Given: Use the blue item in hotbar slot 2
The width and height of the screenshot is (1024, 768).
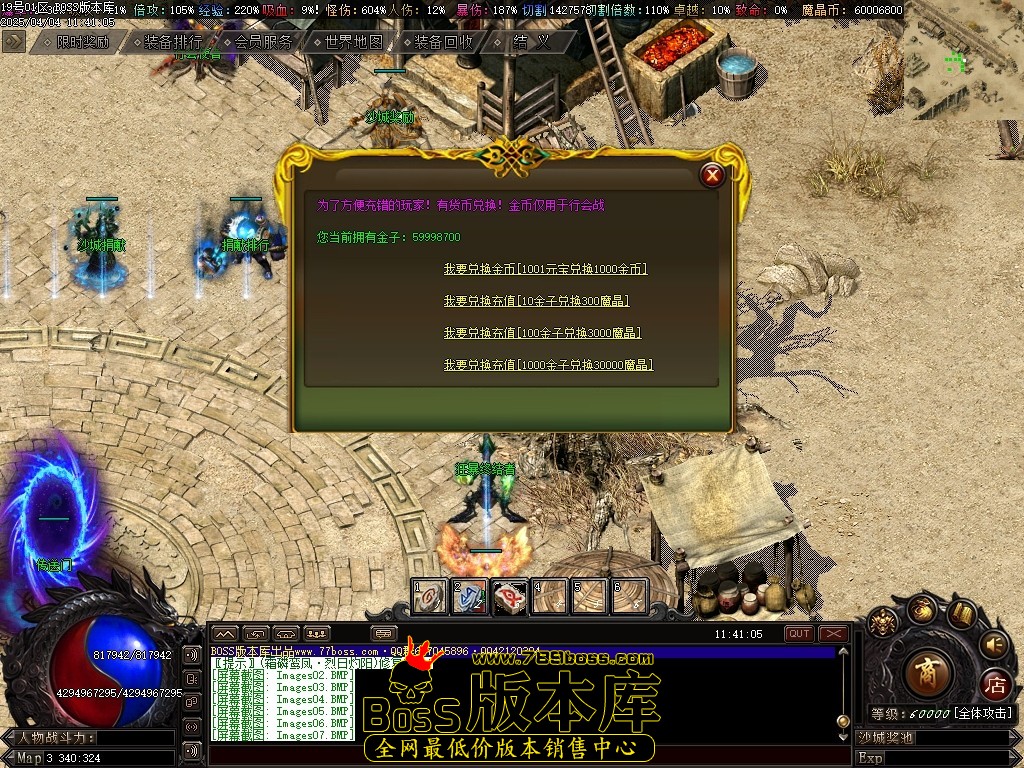Looking at the screenshot, I should pyautogui.click(x=469, y=596).
